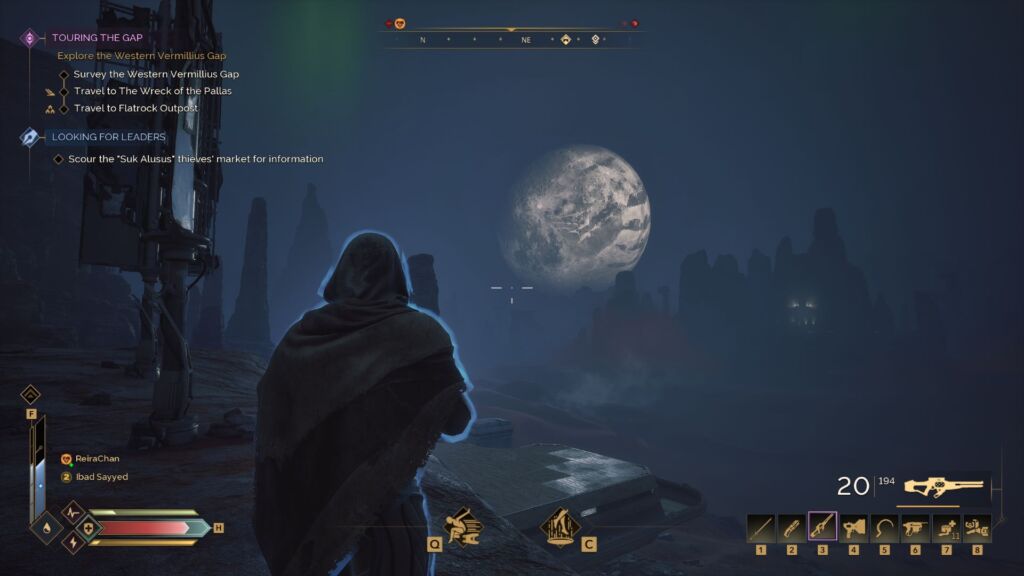Select party member Ibad Sayyed
Viewport: 1024px width, 576px height.
(x=101, y=477)
